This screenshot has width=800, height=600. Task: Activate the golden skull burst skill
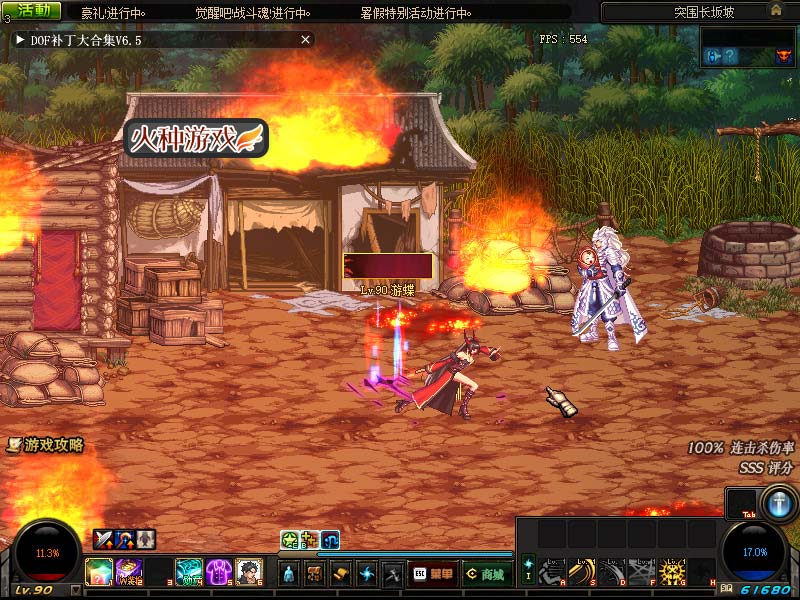point(673,572)
